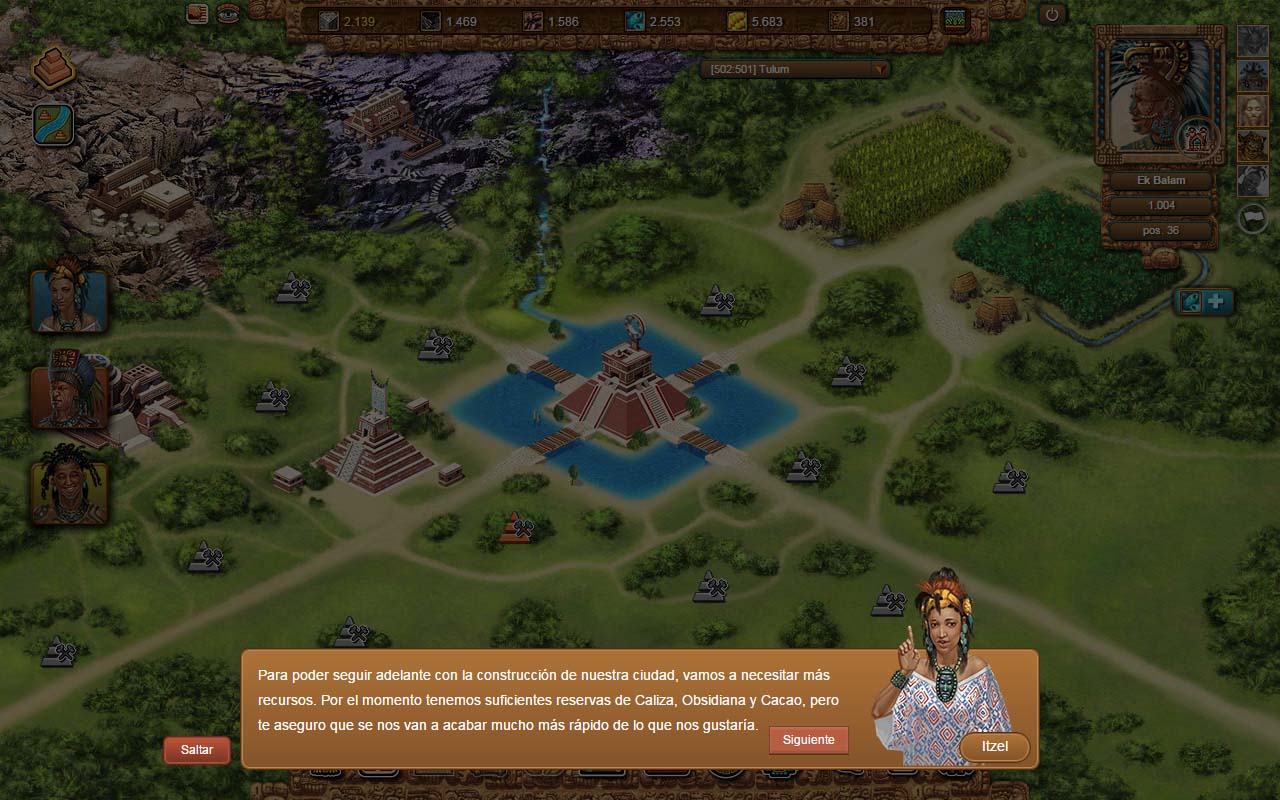Click the Itzel name label
Image resolution: width=1280 pixels, height=800 pixels.
pos(993,747)
